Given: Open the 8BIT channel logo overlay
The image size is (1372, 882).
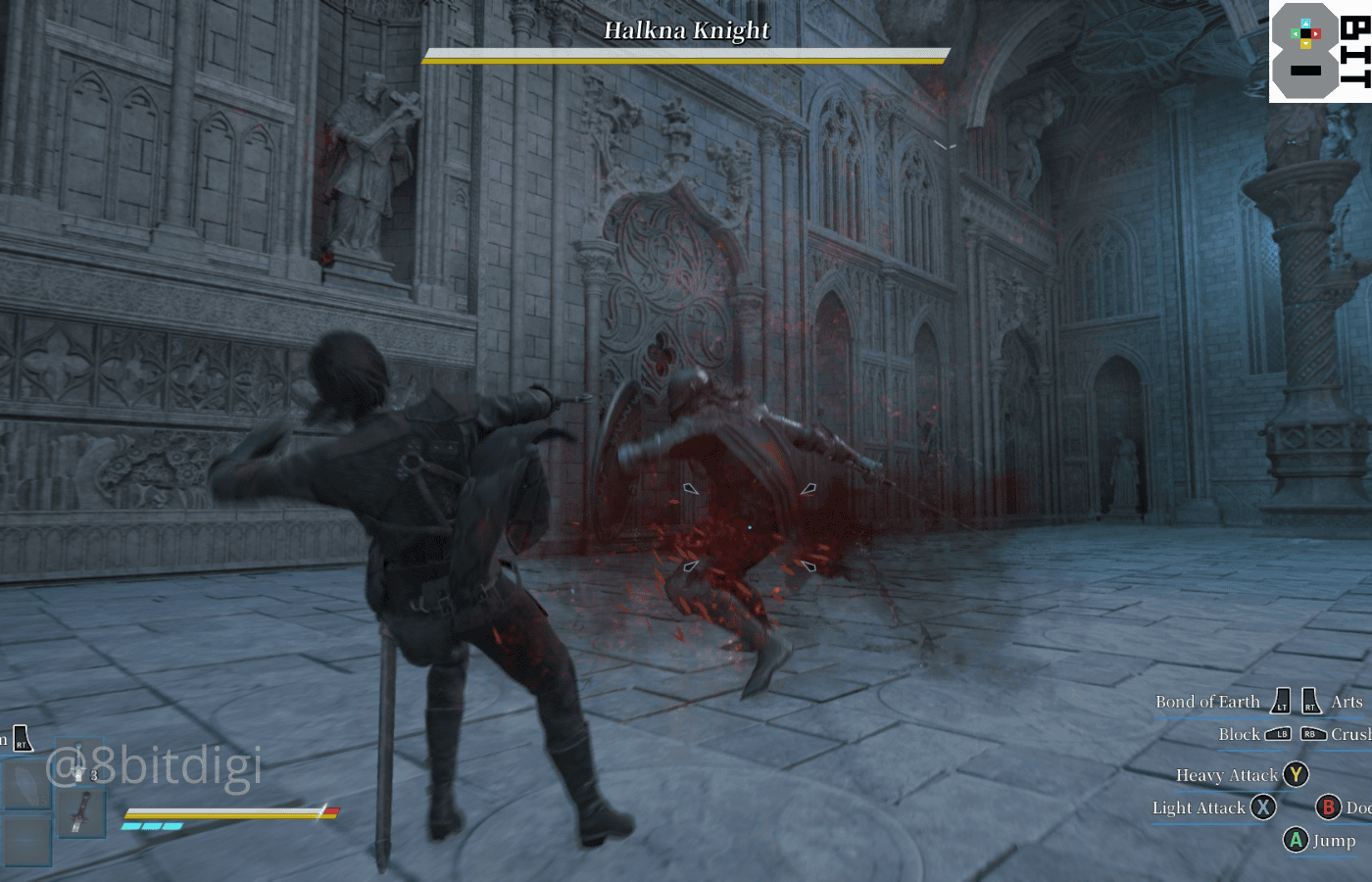Looking at the screenshot, I should coord(1319,51).
